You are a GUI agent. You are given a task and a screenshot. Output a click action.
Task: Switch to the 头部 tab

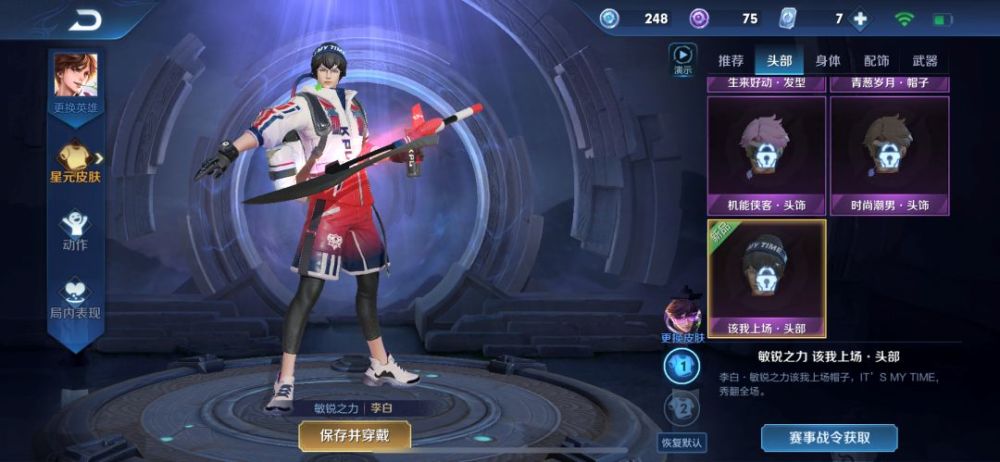779,60
